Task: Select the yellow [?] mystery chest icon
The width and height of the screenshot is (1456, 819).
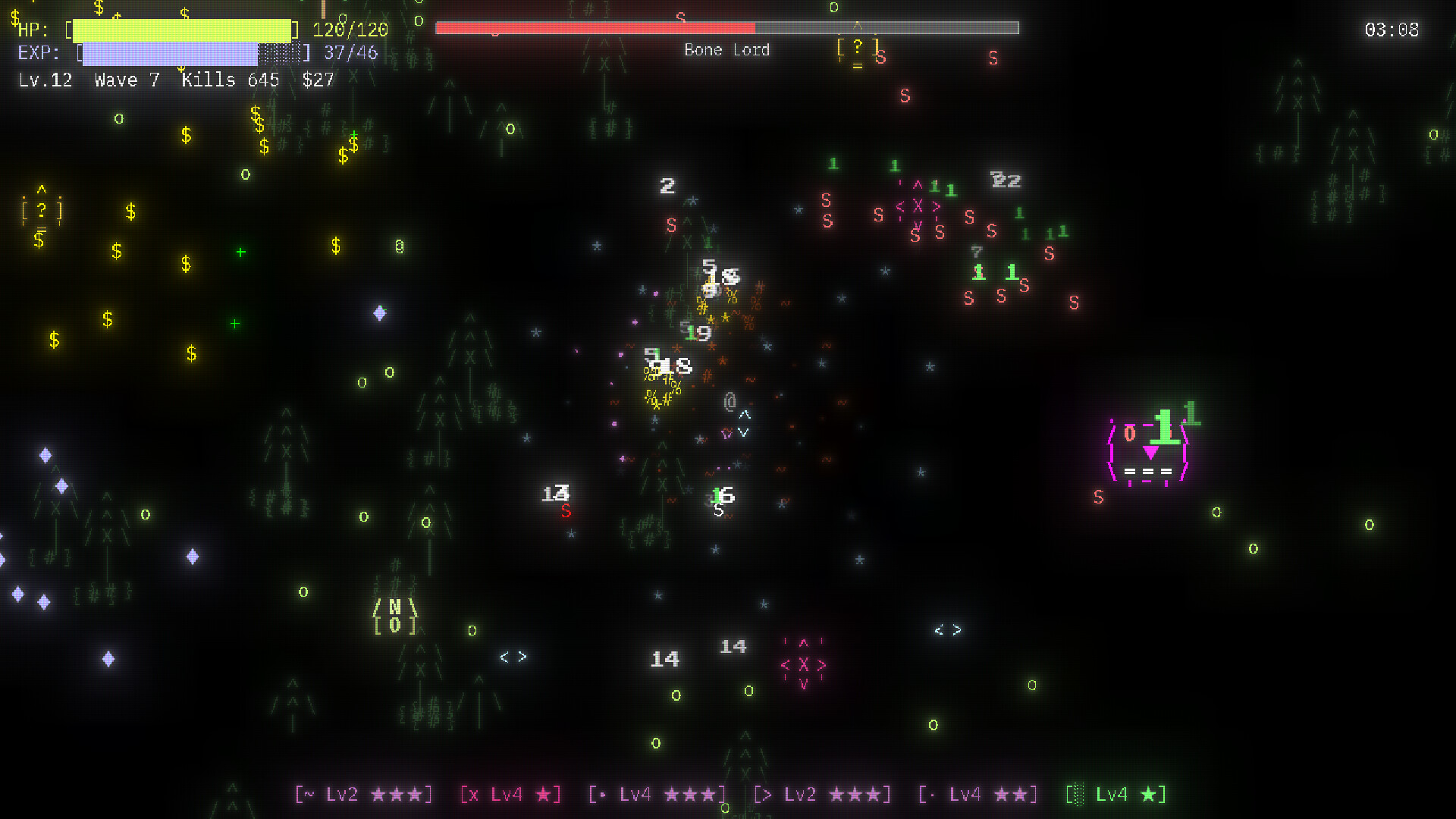Action: (x=42, y=210)
